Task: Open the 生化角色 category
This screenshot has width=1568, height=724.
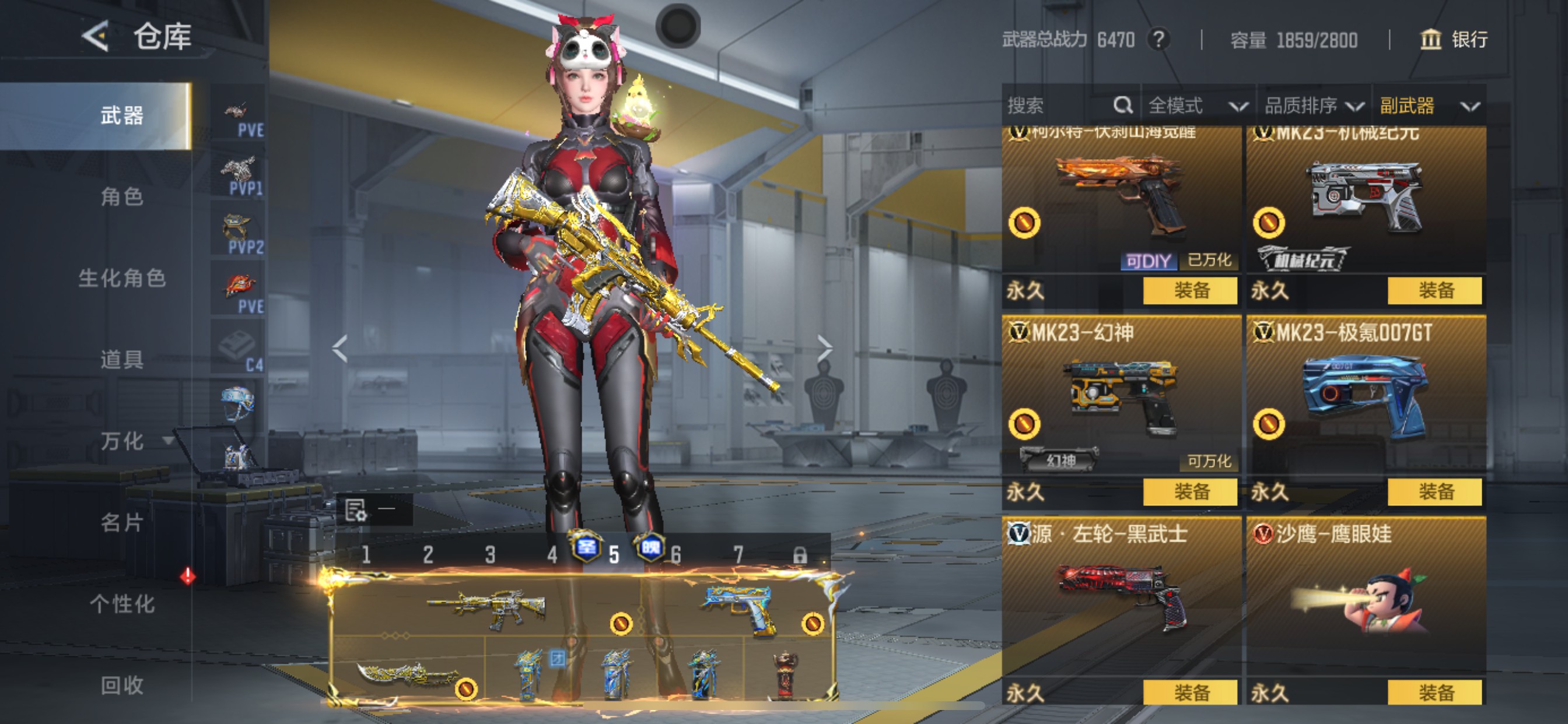Action: click(122, 279)
